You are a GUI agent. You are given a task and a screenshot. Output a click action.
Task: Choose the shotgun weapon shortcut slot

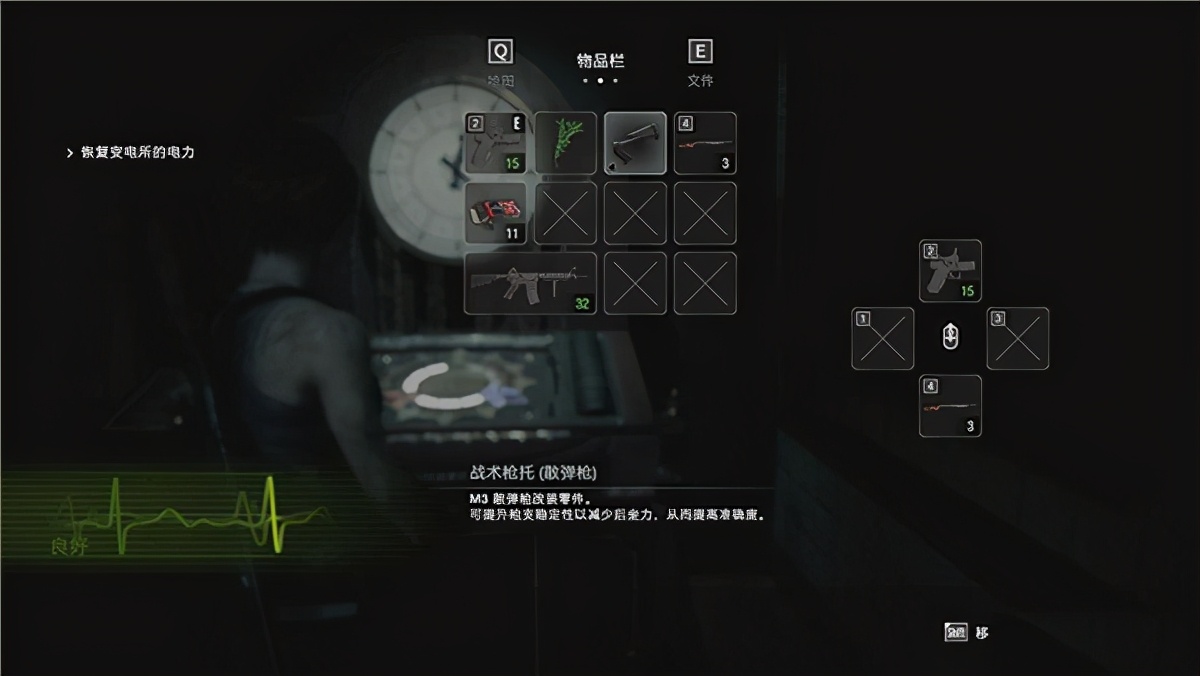click(950, 406)
